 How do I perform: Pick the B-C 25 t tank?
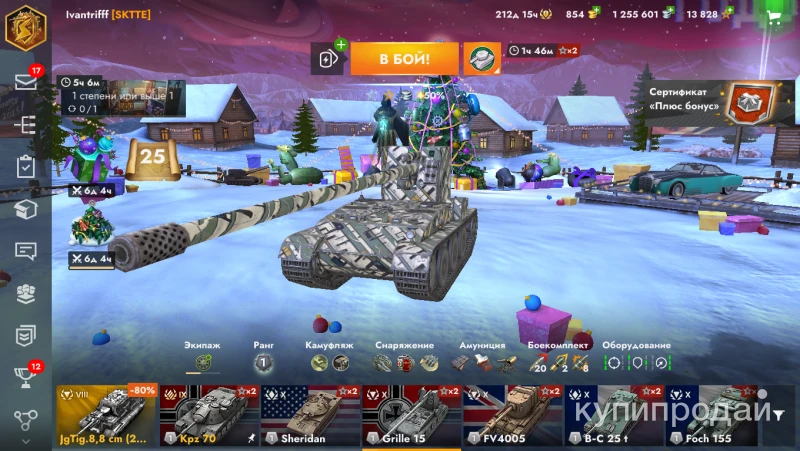point(612,415)
